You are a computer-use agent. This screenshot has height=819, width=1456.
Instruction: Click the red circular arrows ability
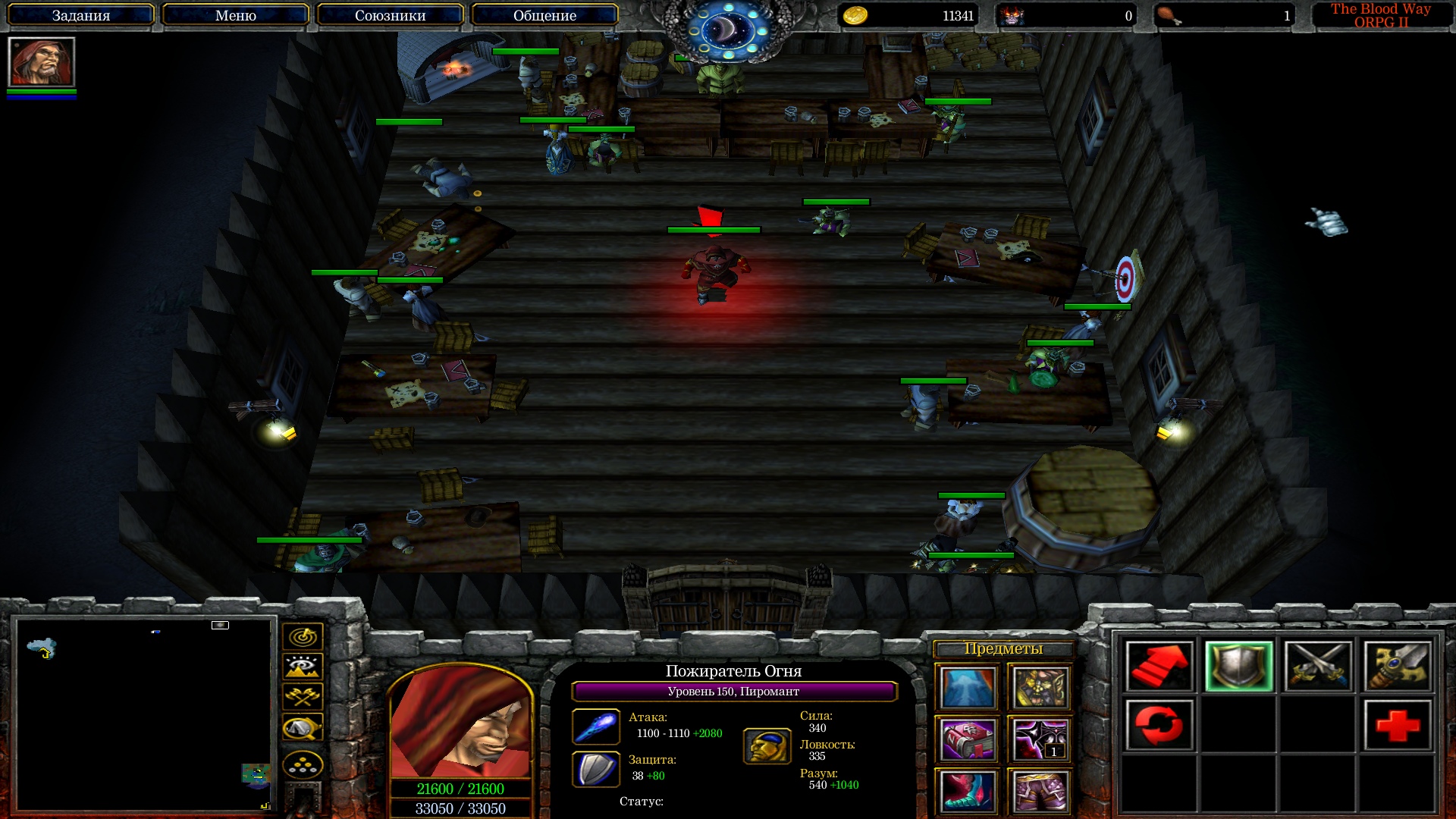click(x=1159, y=725)
